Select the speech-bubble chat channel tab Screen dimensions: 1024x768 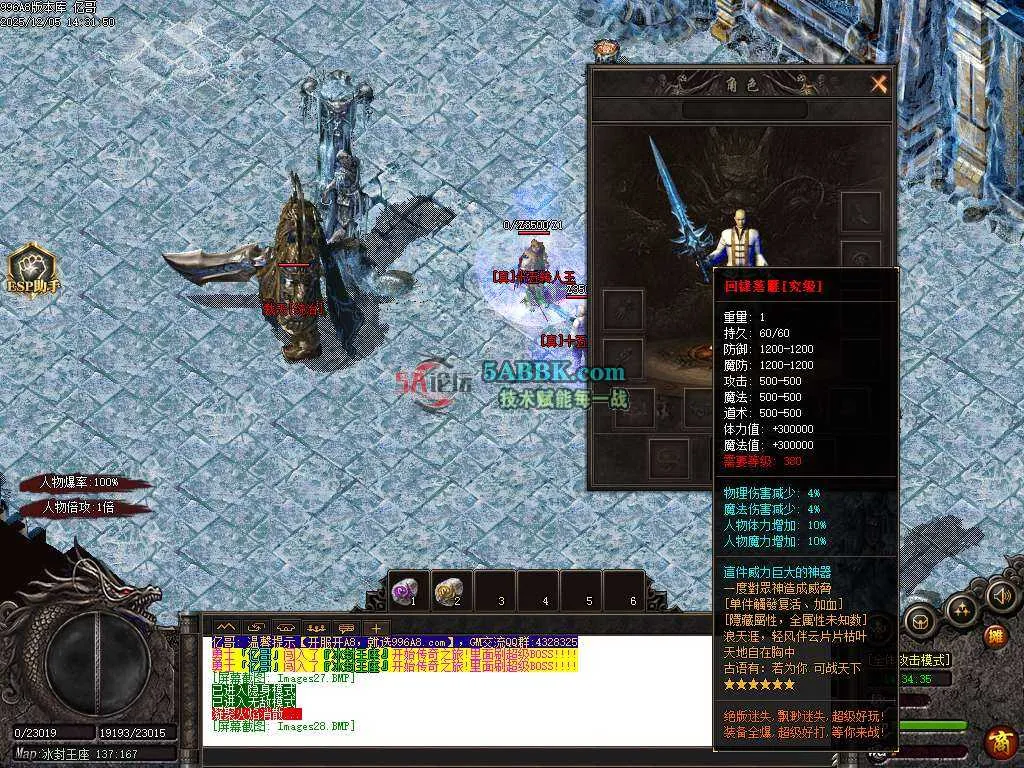point(347,629)
